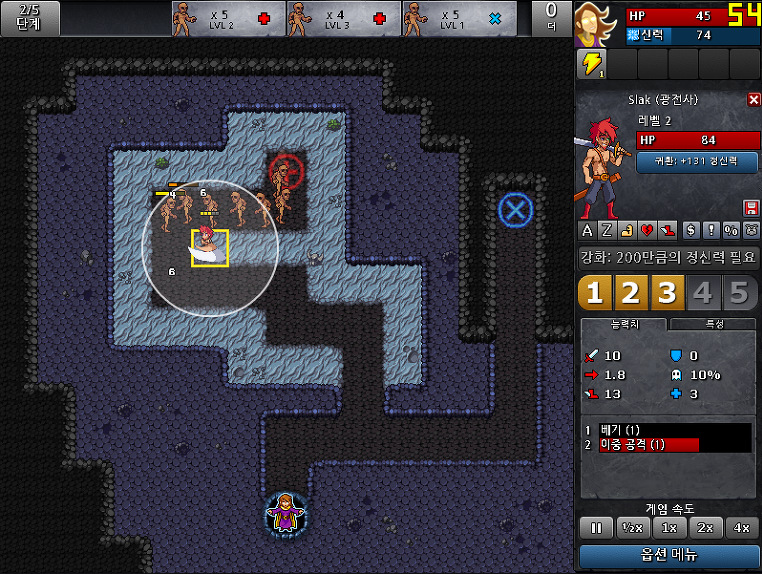Show the 능력치 stats tab
Image resolution: width=762 pixels, height=574 pixels.
pyautogui.click(x=624, y=325)
